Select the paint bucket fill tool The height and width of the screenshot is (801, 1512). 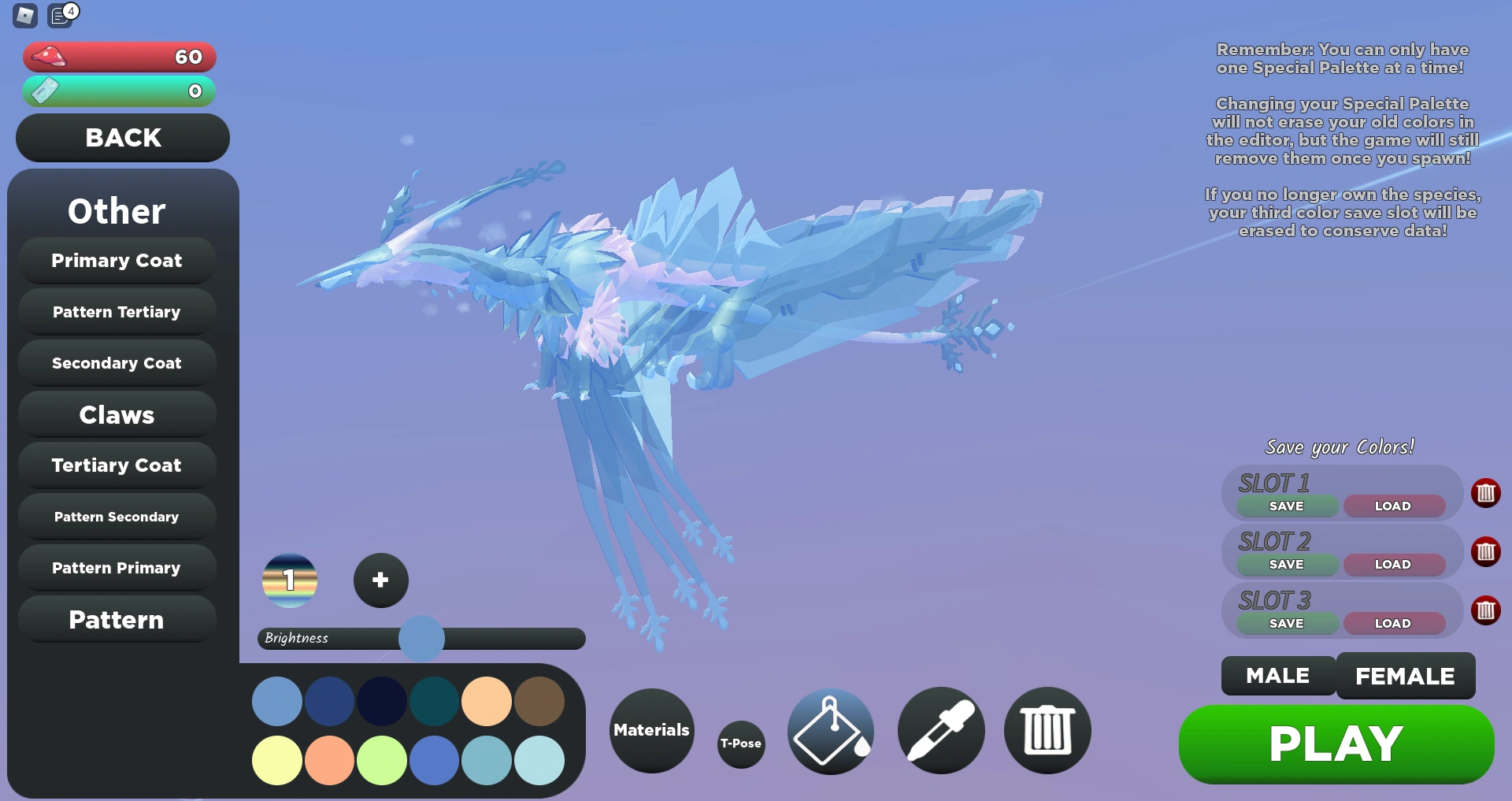pyautogui.click(x=829, y=731)
